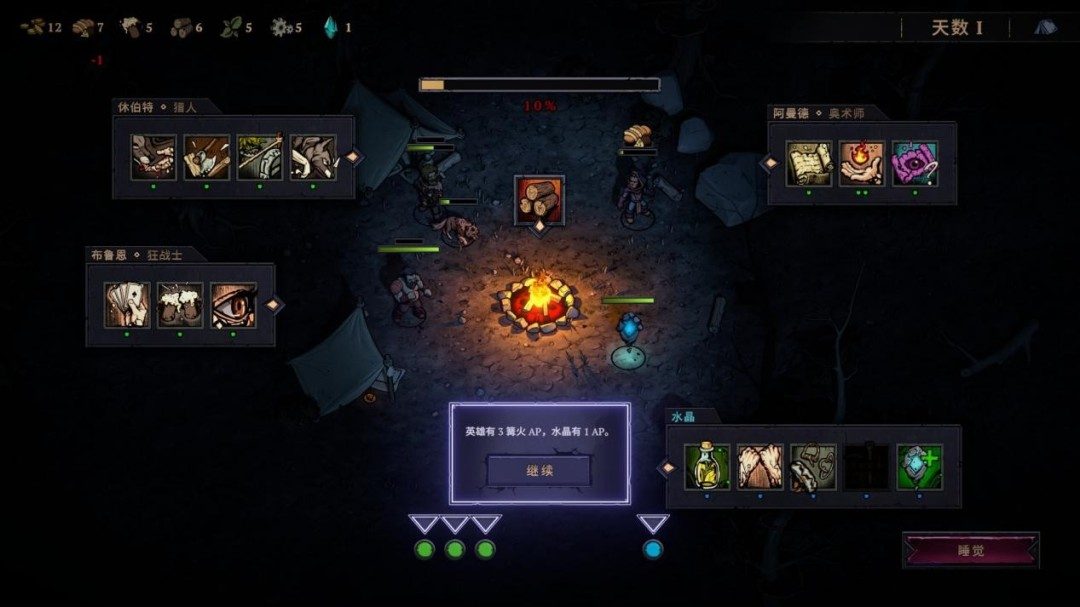This screenshot has width=1080, height=607.
Task: Click the tent icon beside the day counter
Action: 1046,27
